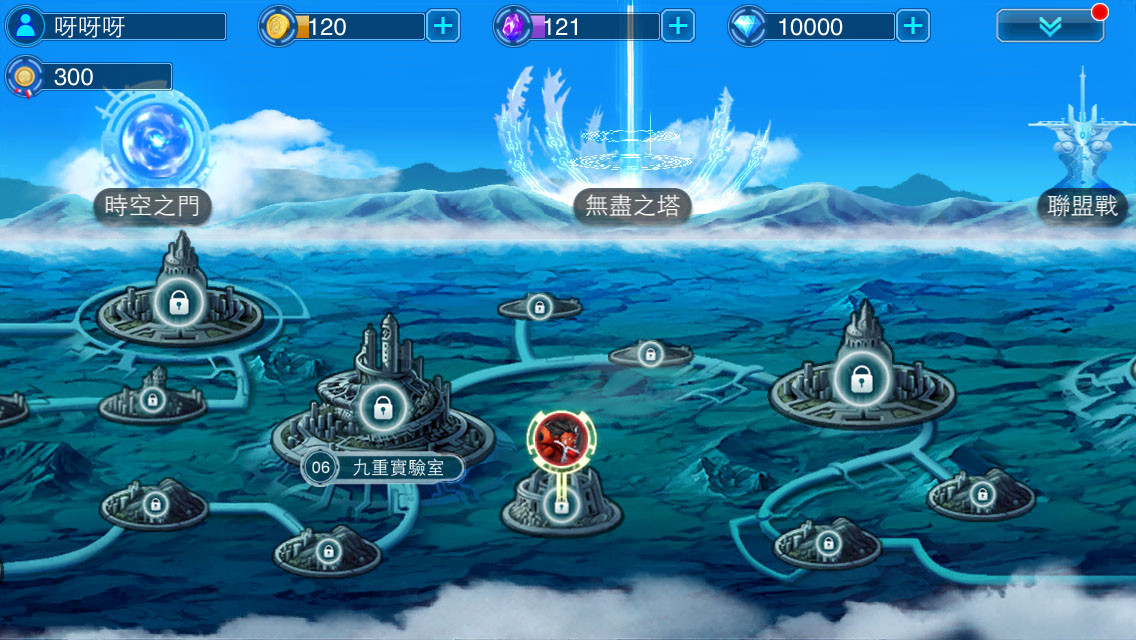The height and width of the screenshot is (640, 1136).
Task: Select stage 06 九重實驗室
Action: [383, 420]
